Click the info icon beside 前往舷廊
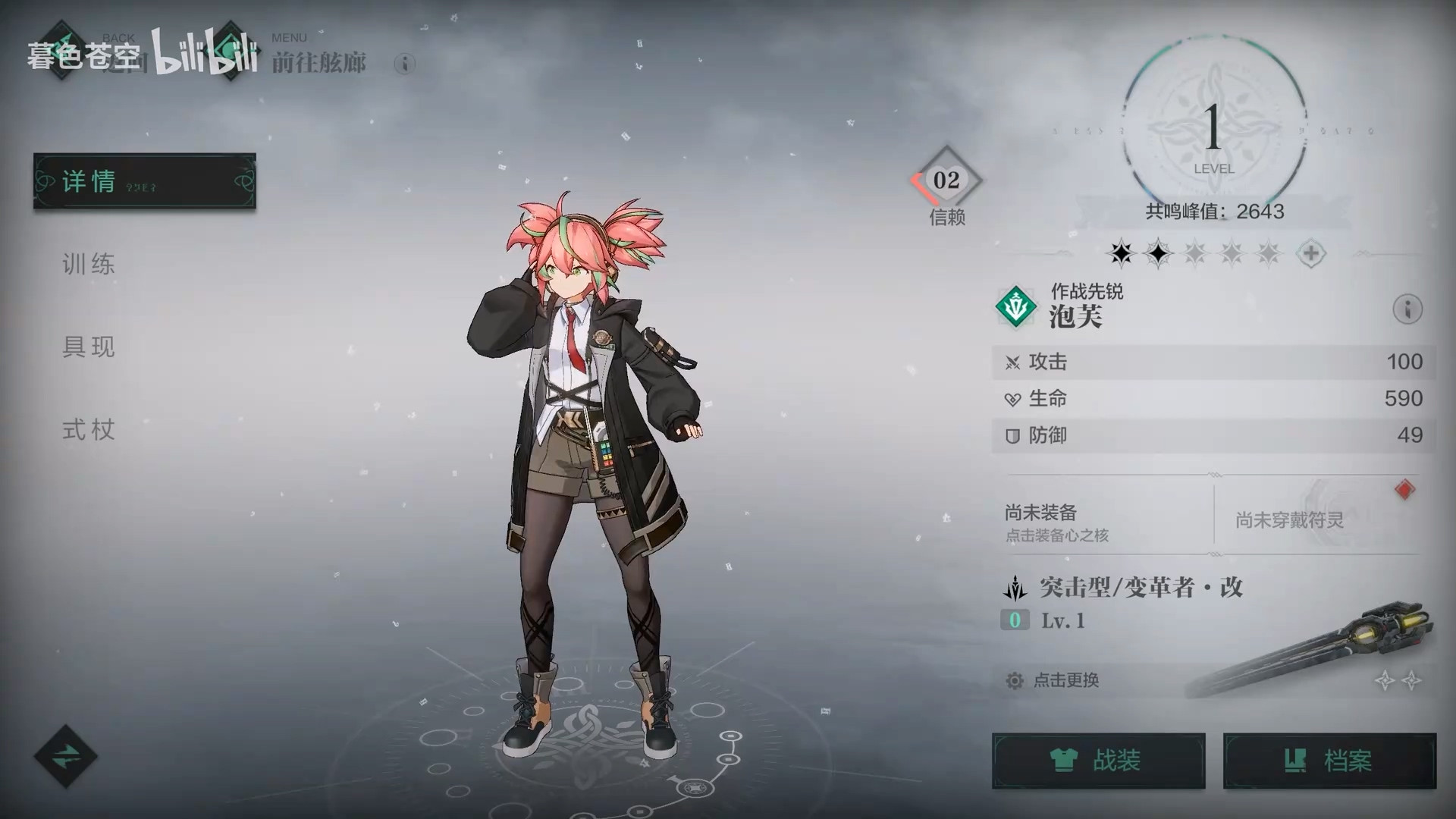1456x819 pixels. 404,63
